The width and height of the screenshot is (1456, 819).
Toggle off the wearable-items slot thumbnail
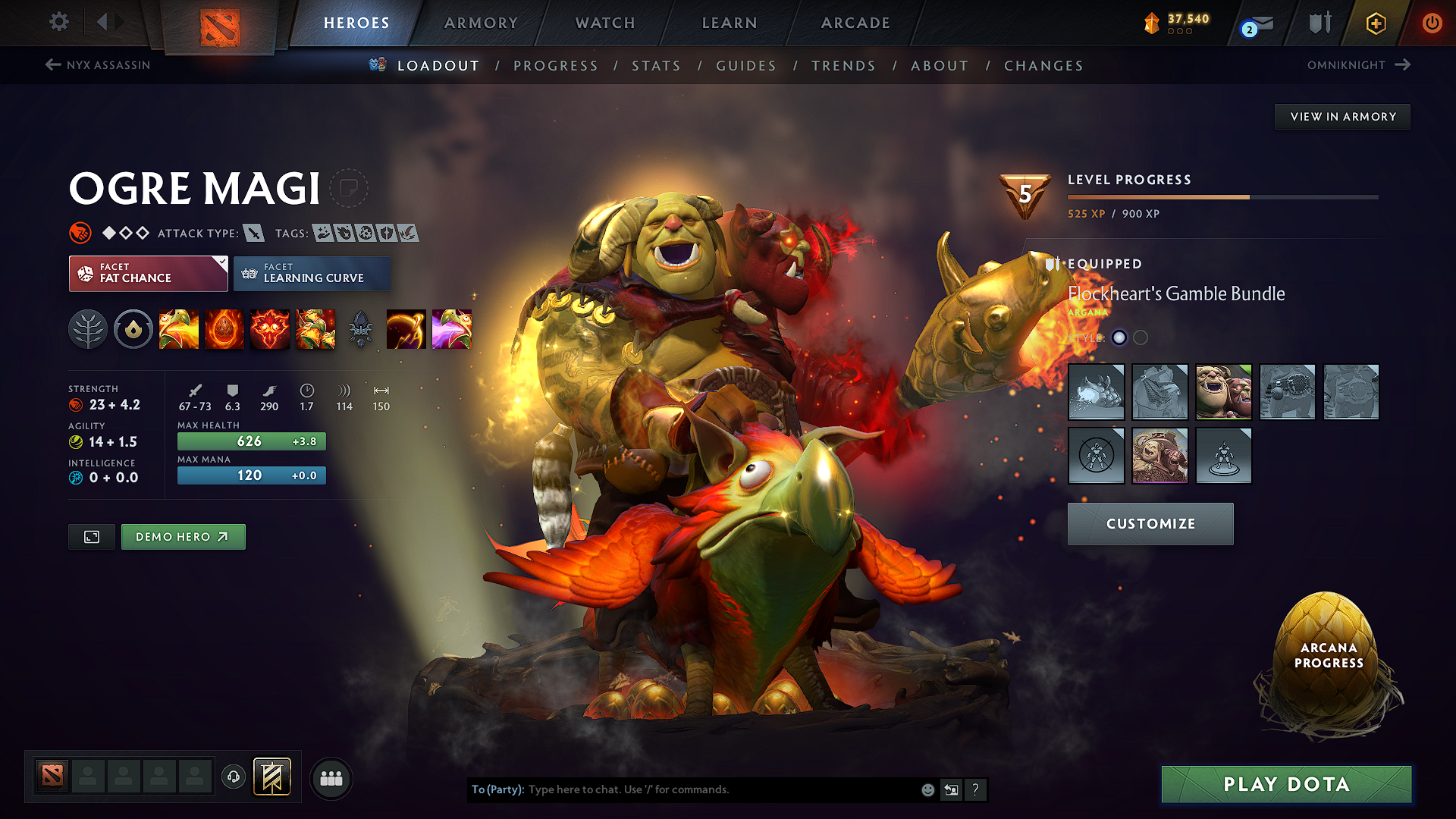[x=1097, y=456]
